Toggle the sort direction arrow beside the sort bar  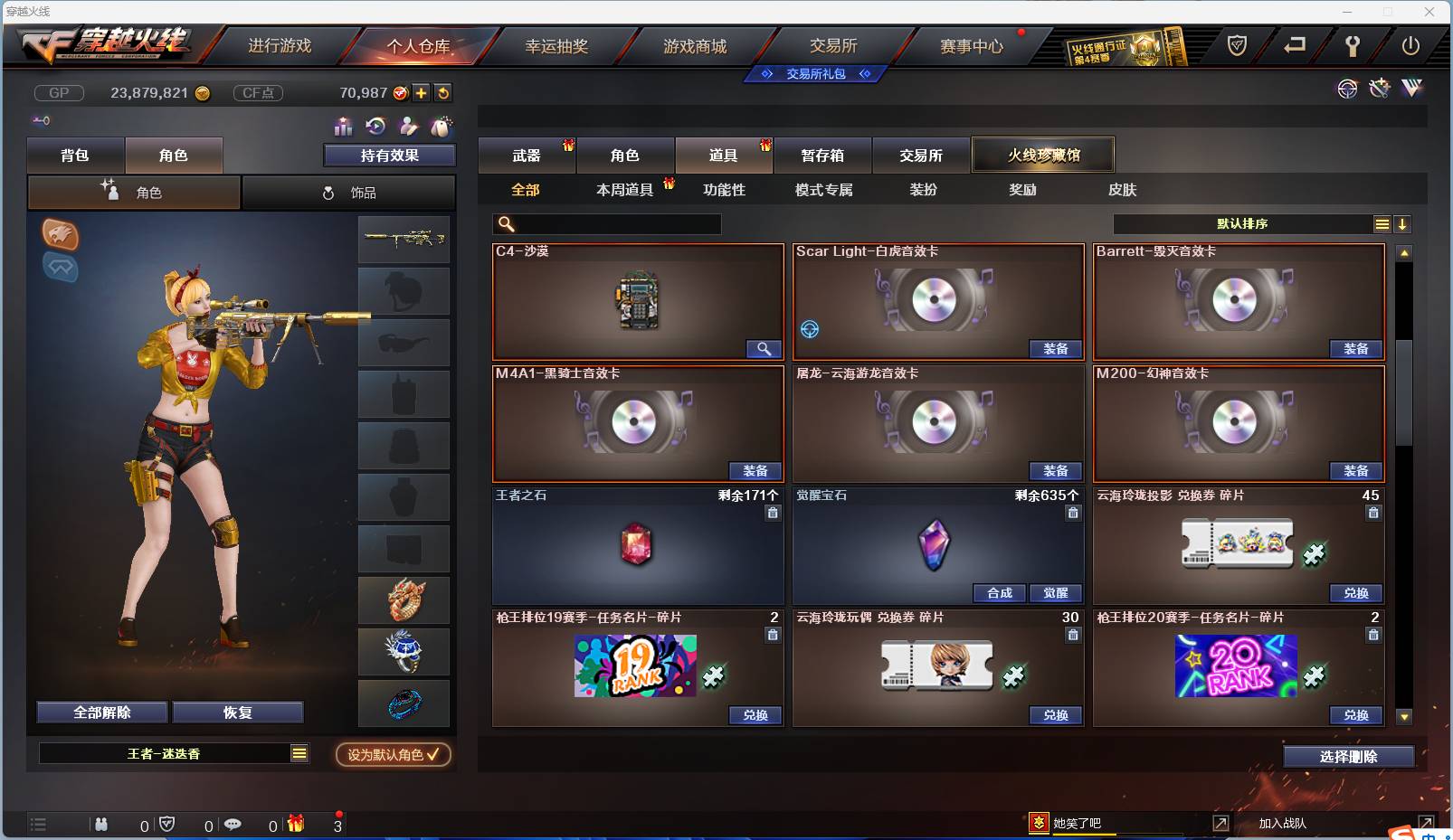(1403, 223)
